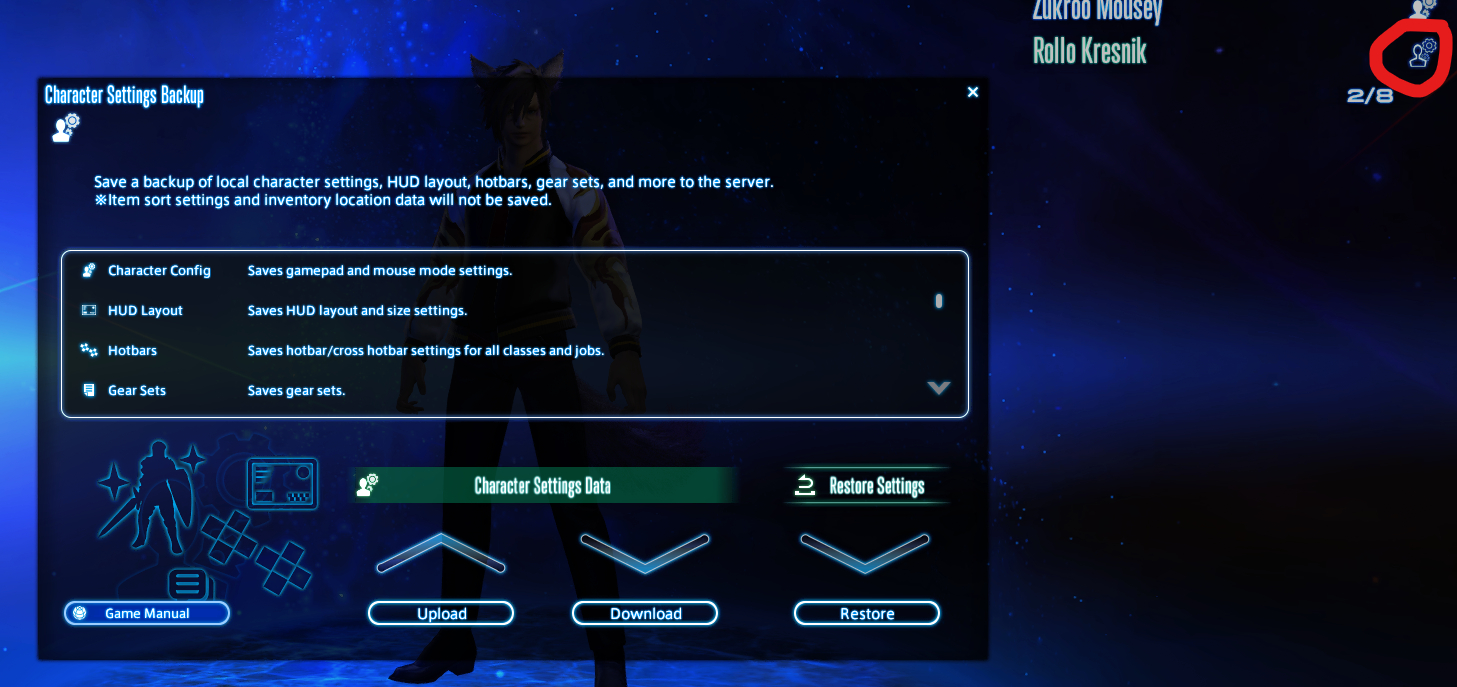Click the Restore button

(x=867, y=613)
